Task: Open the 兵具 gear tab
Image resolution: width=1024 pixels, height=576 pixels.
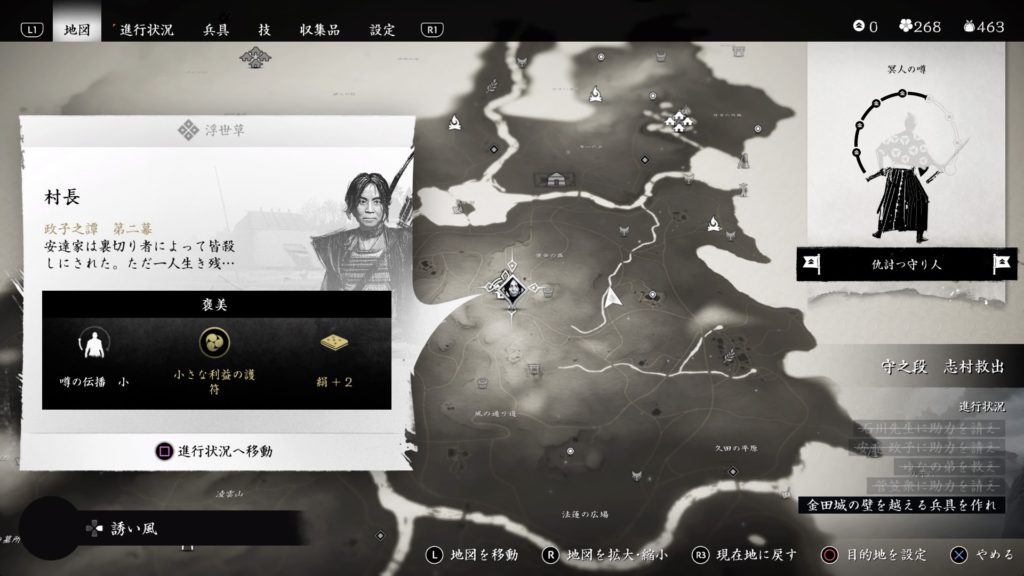Action: tap(216, 29)
